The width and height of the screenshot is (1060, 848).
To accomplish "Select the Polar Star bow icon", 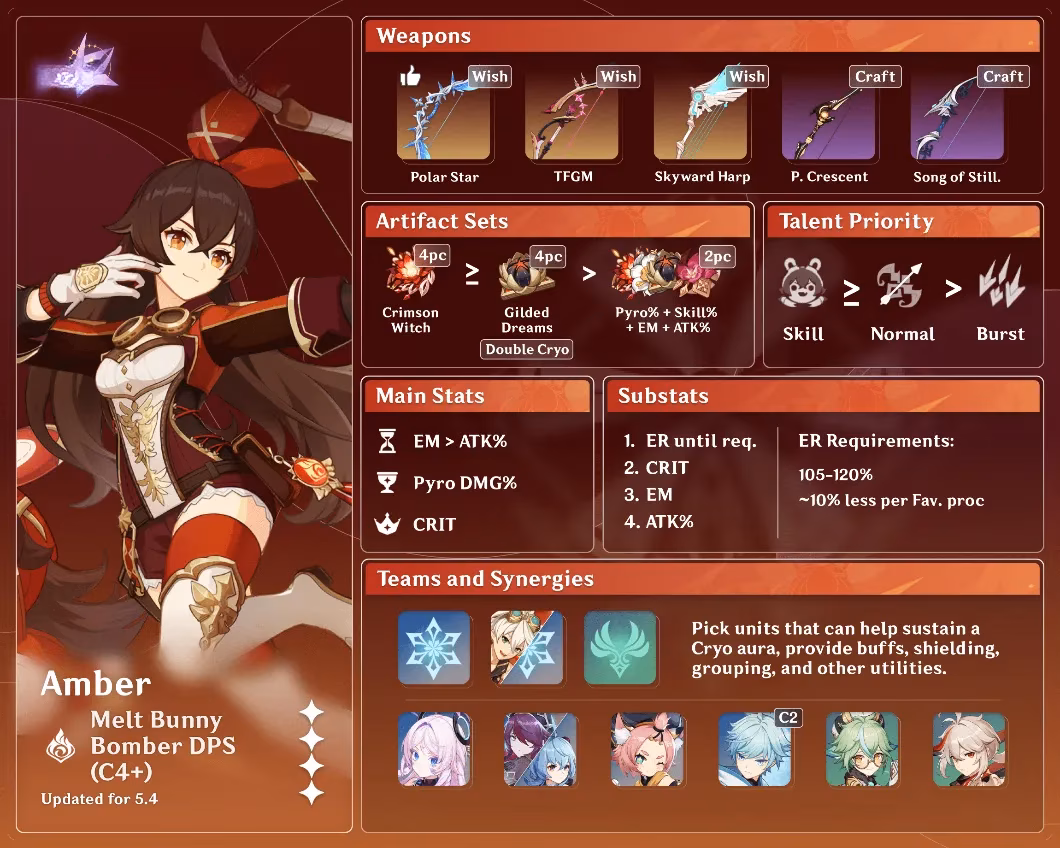I will coord(444,115).
